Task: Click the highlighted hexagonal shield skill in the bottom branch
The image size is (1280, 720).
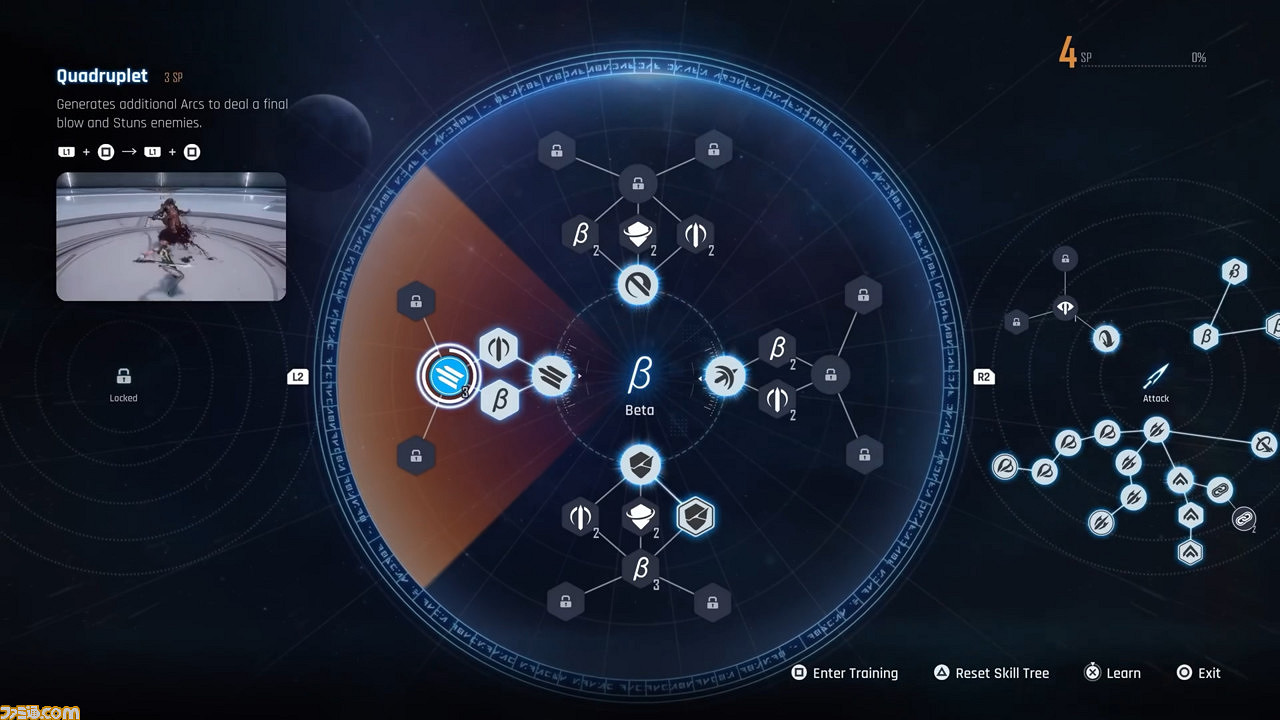Action: coord(697,516)
